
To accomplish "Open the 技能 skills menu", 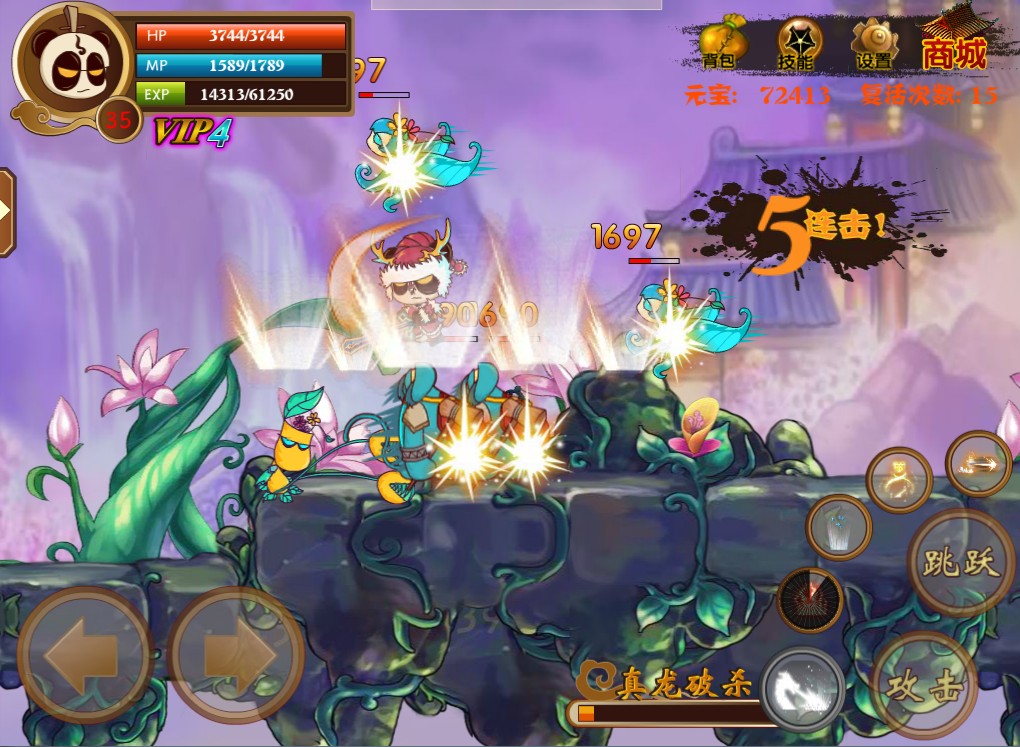I will point(798,44).
